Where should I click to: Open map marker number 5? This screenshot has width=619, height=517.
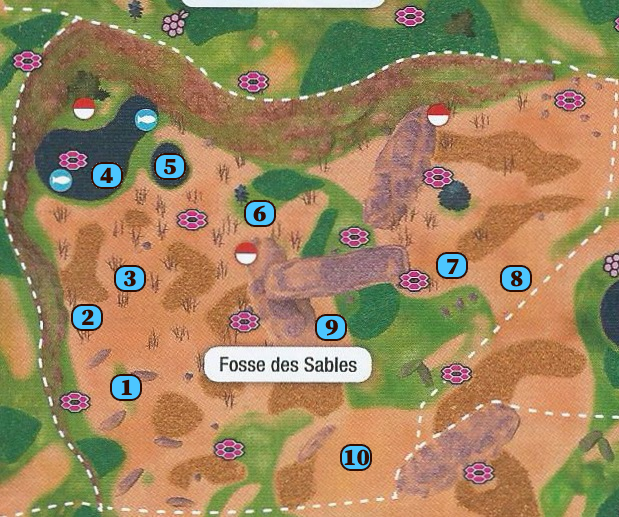[170, 166]
